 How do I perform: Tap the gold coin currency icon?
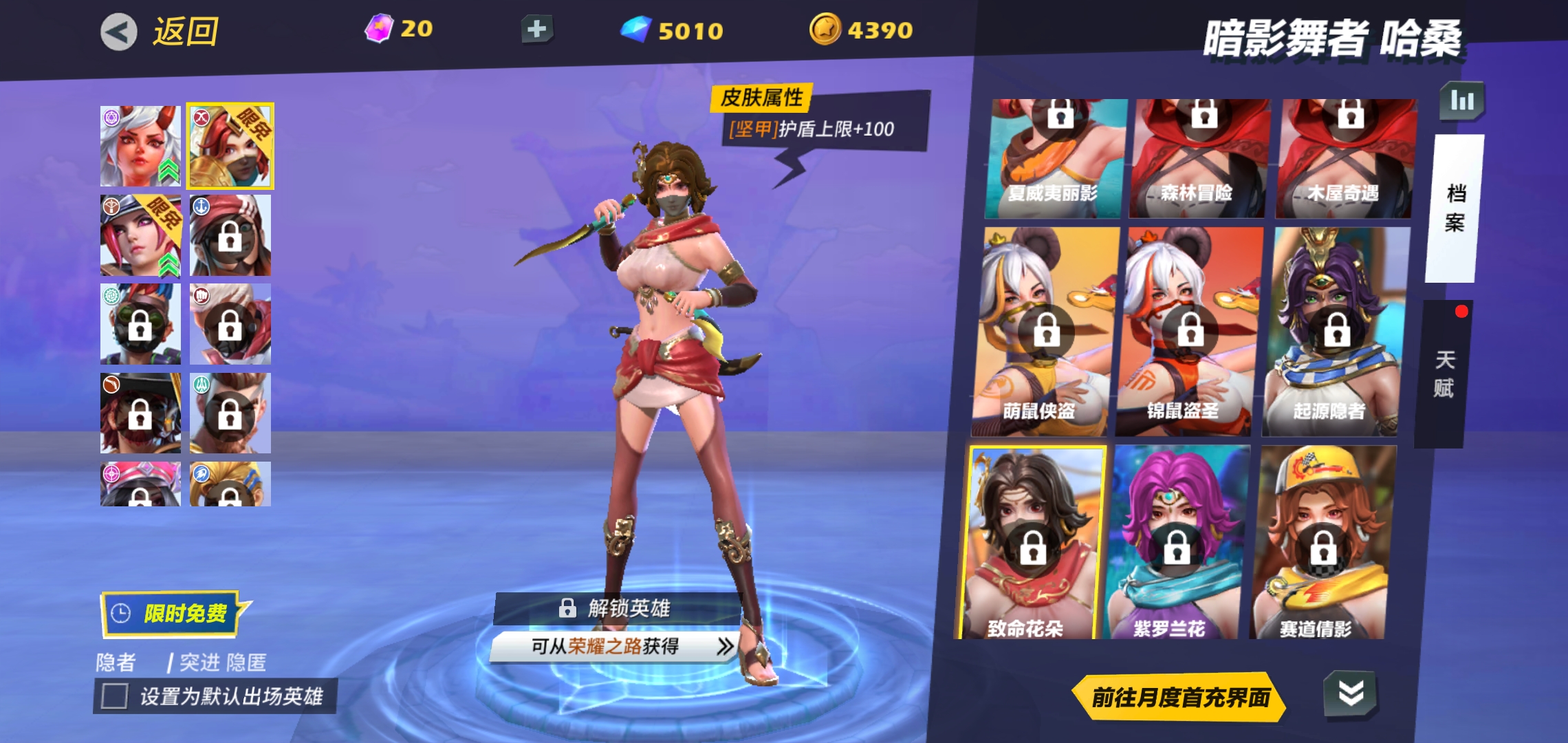tap(829, 29)
